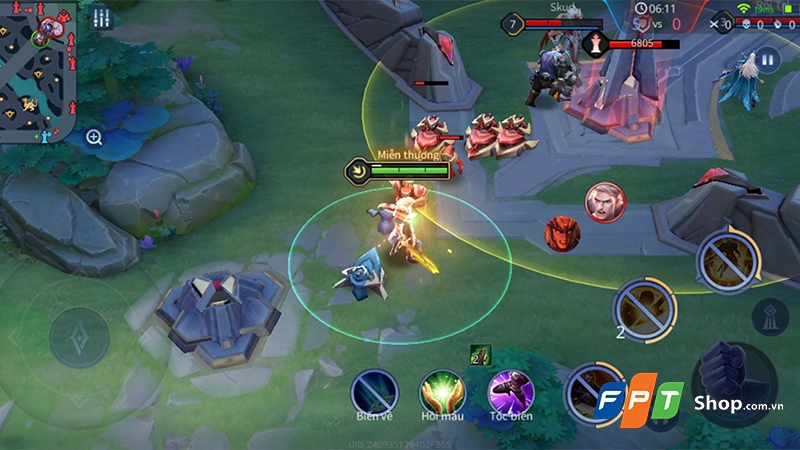
Task: Open the settings sliders icon
Action: [100, 18]
